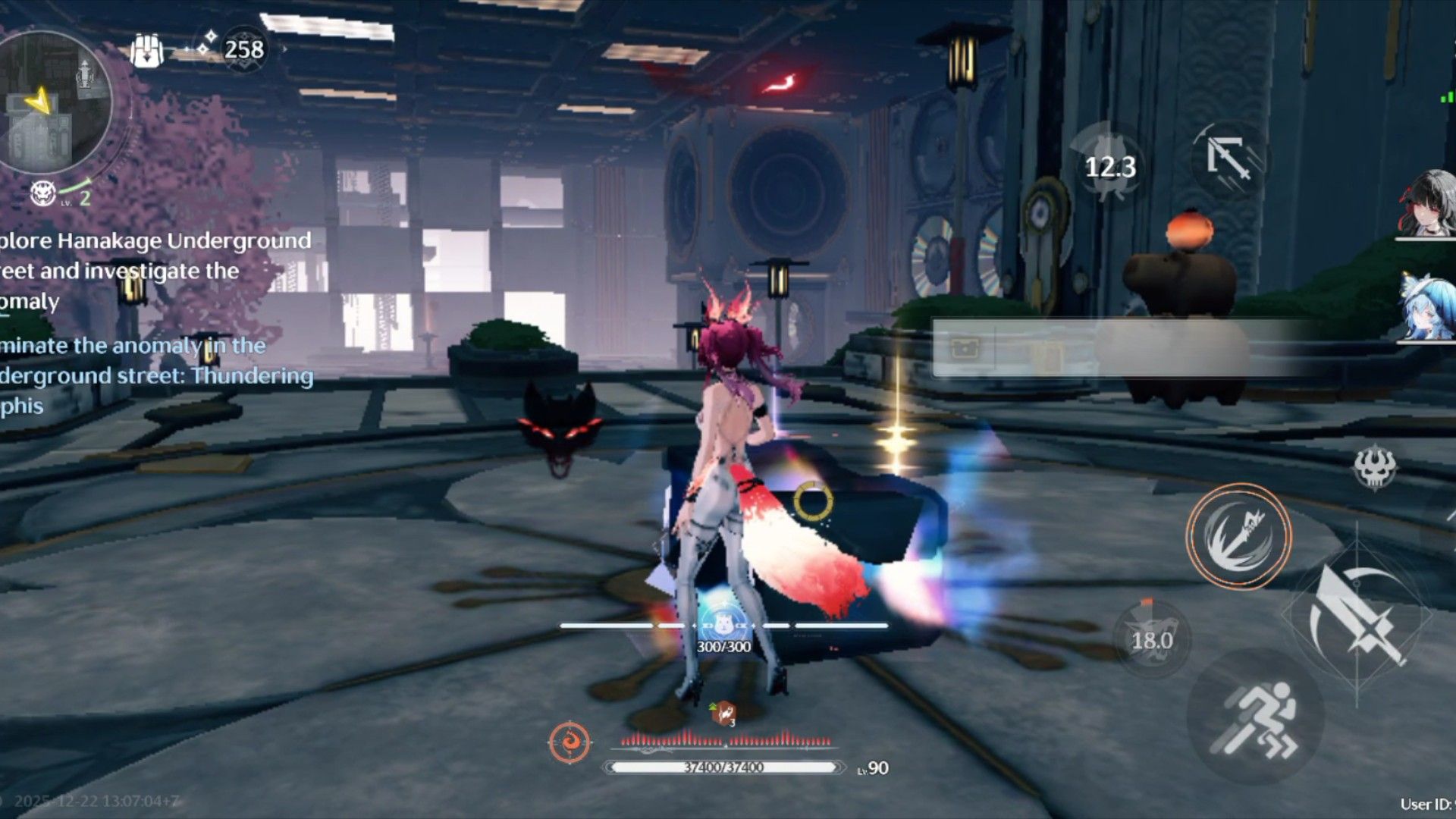Activate the orange-ringed resonance skill
Screen dimensions: 1456x819
(x=1238, y=536)
